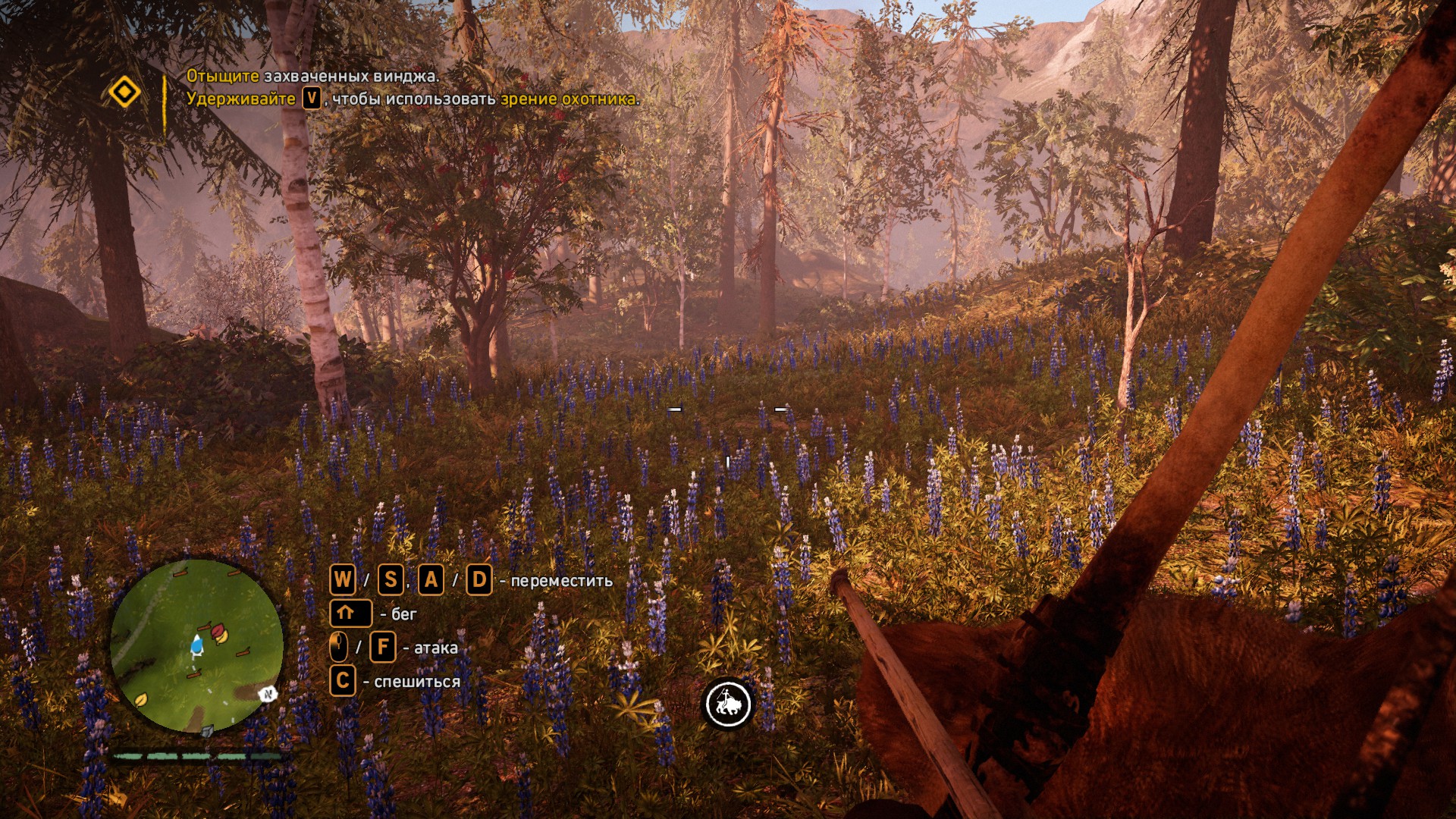Click the circular minimap
Viewport: 1456px width, 819px height.
pos(196,645)
